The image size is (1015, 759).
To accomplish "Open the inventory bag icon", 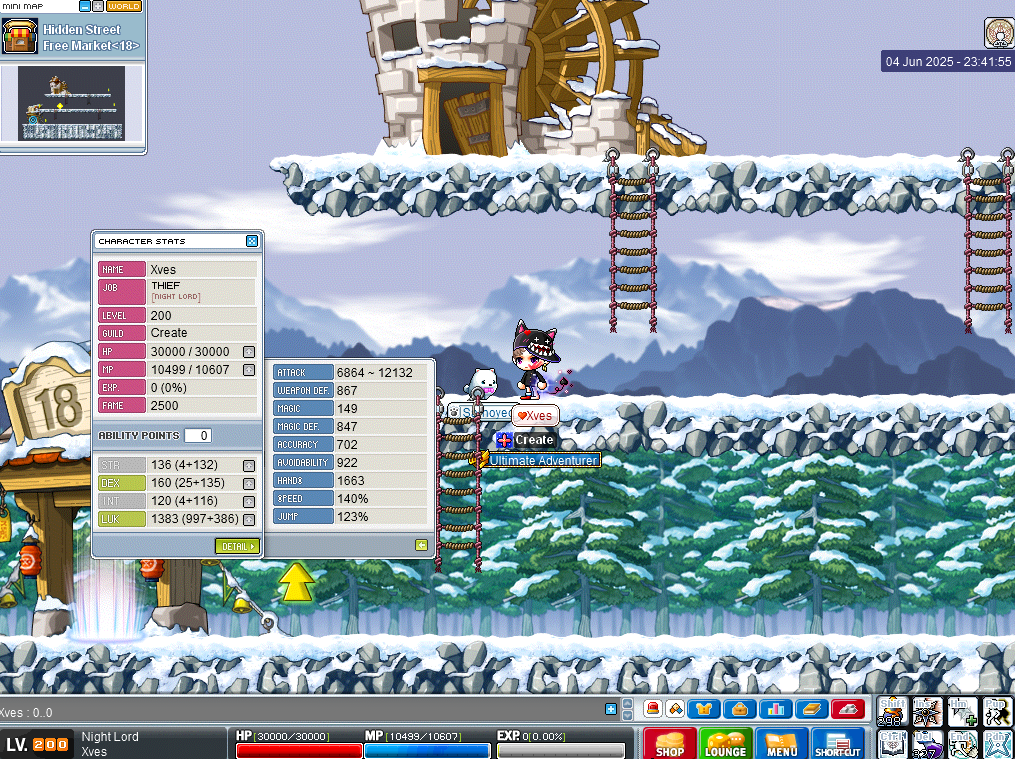I will 740,709.
